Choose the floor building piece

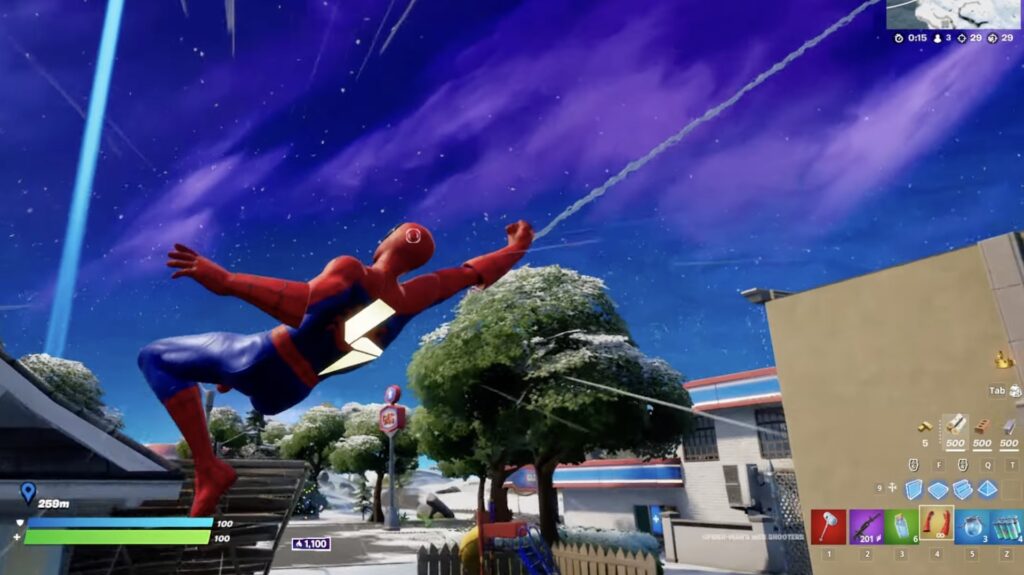[x=938, y=489]
